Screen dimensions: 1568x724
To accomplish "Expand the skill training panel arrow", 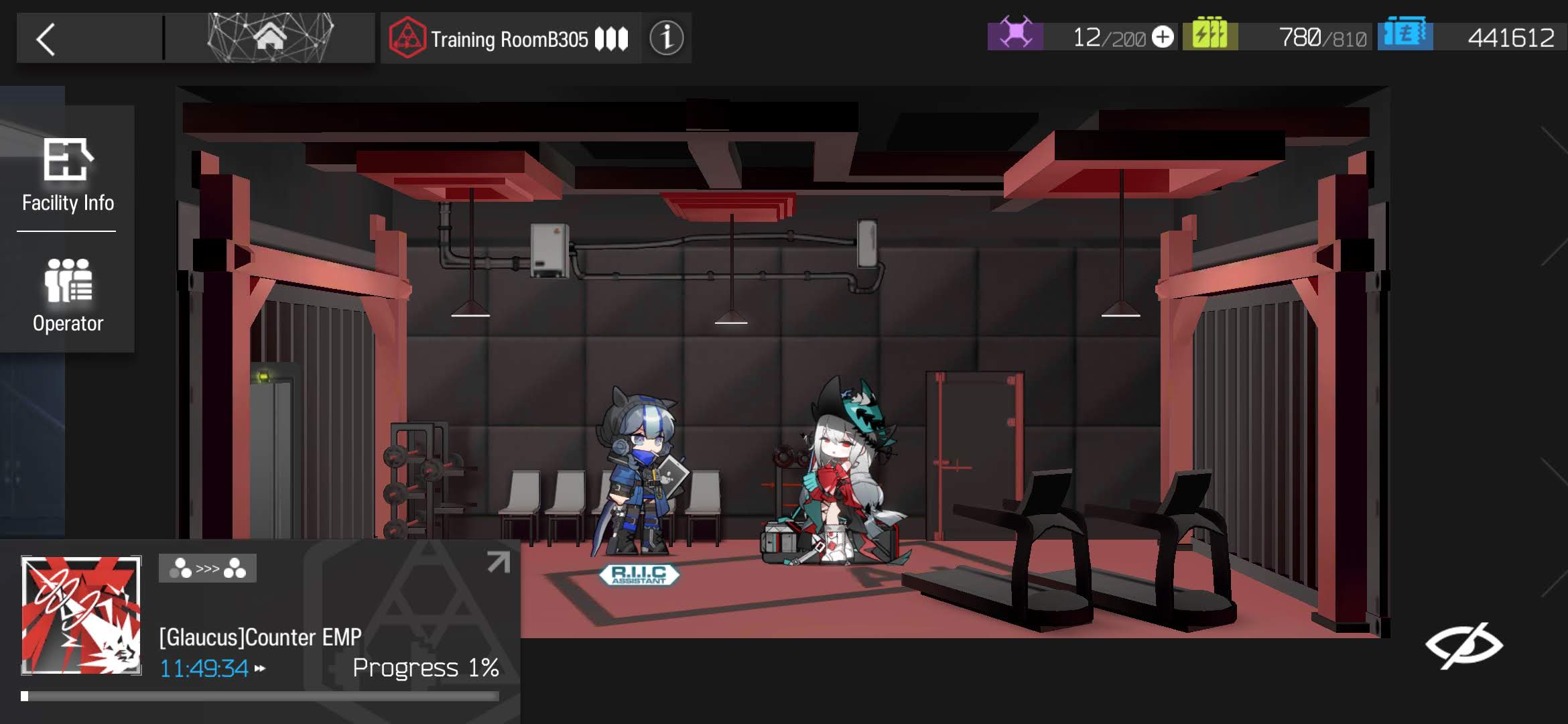I will (498, 562).
